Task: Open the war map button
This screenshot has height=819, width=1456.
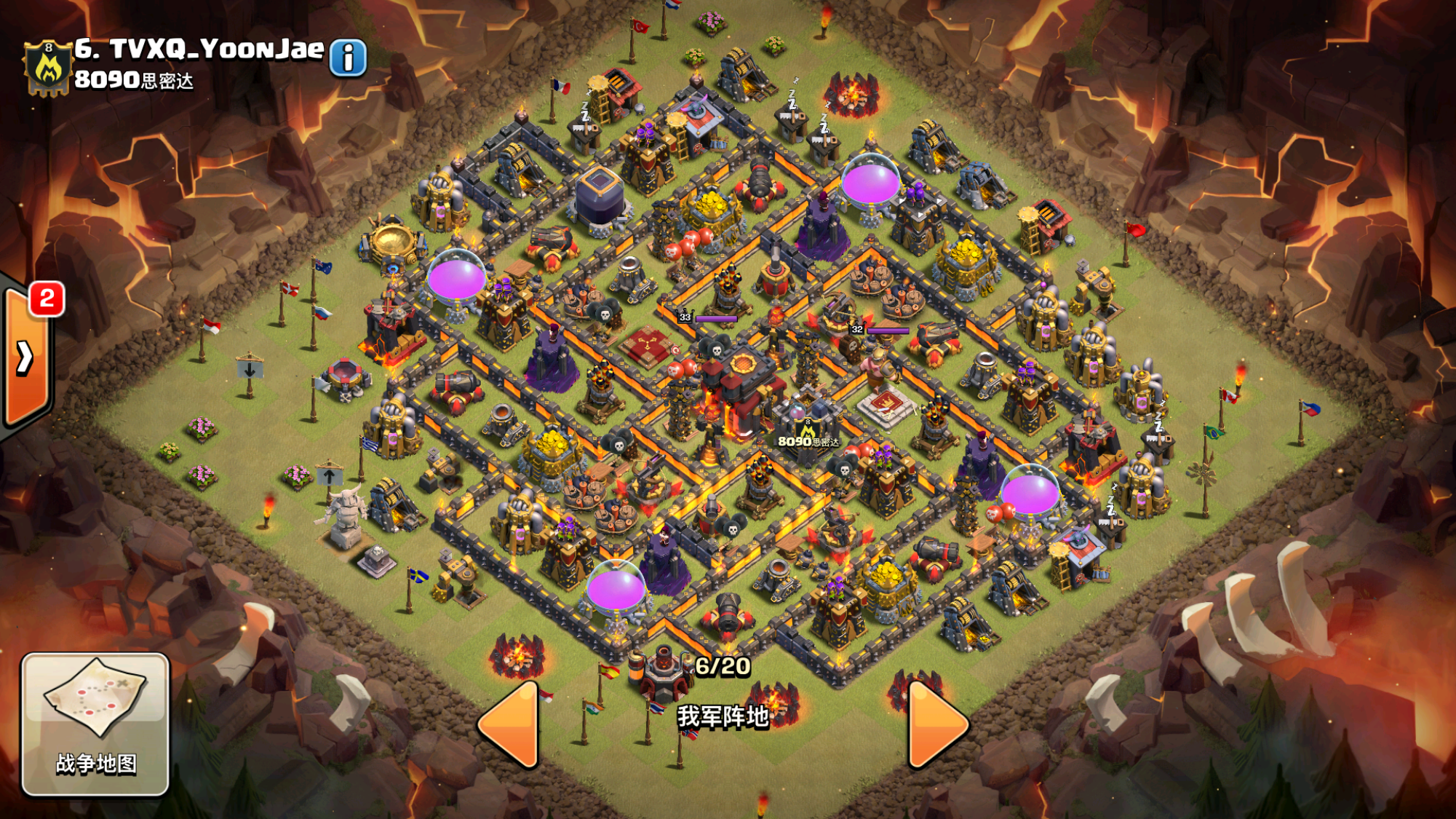Action: click(95, 724)
